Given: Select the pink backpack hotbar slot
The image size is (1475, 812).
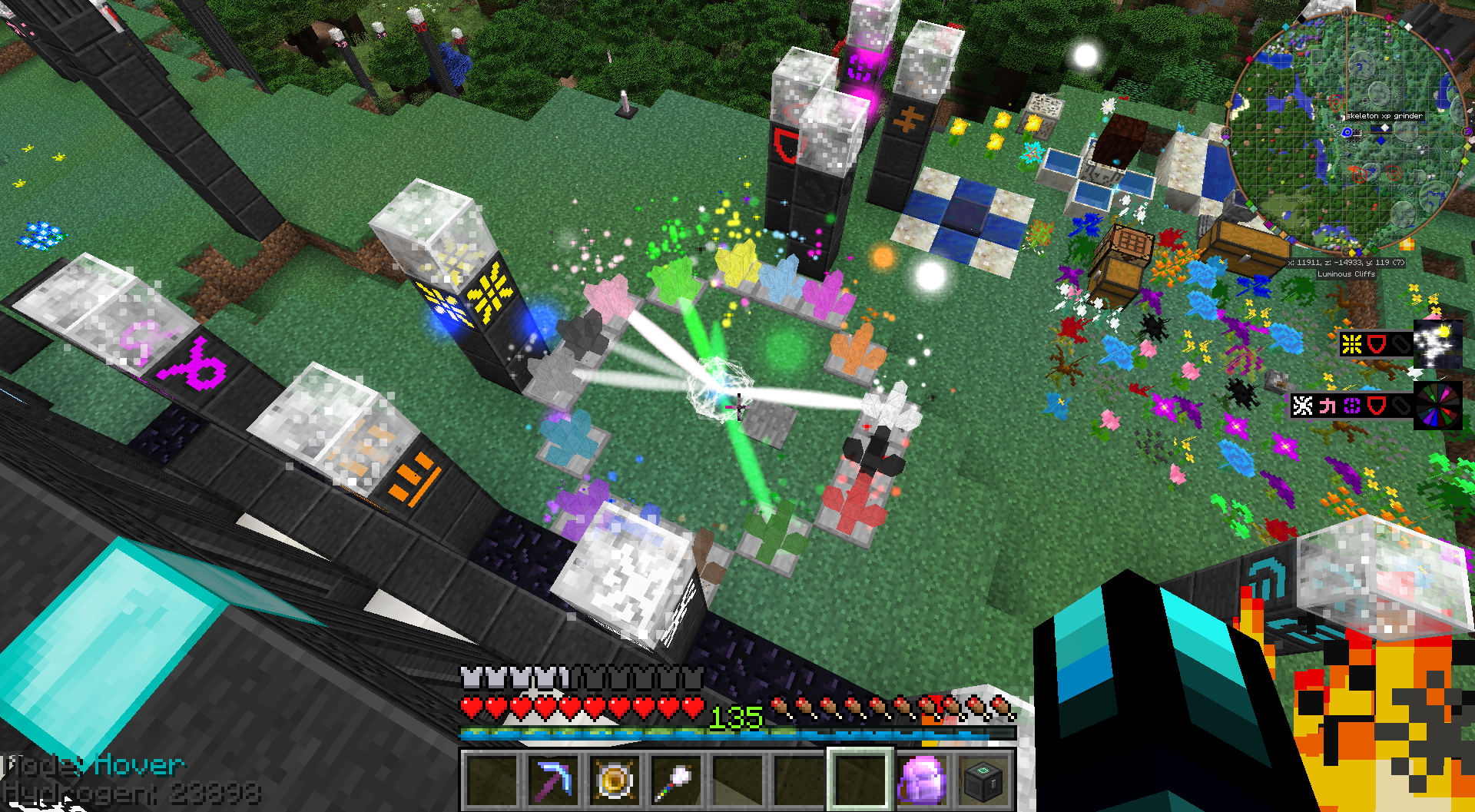Looking at the screenshot, I should (922, 781).
